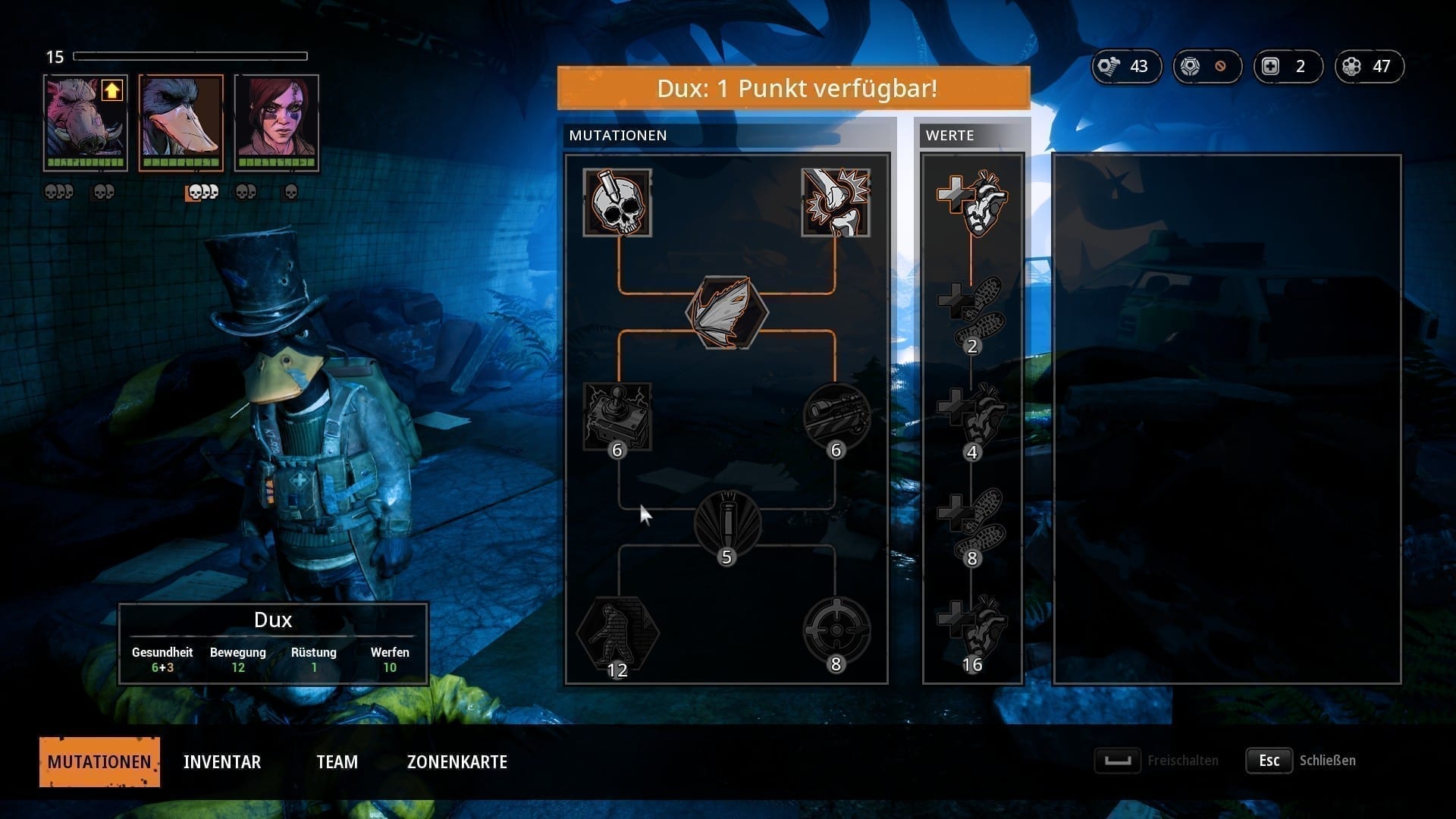
Task: Select the flashlight mutation costing 5
Action: 726,525
